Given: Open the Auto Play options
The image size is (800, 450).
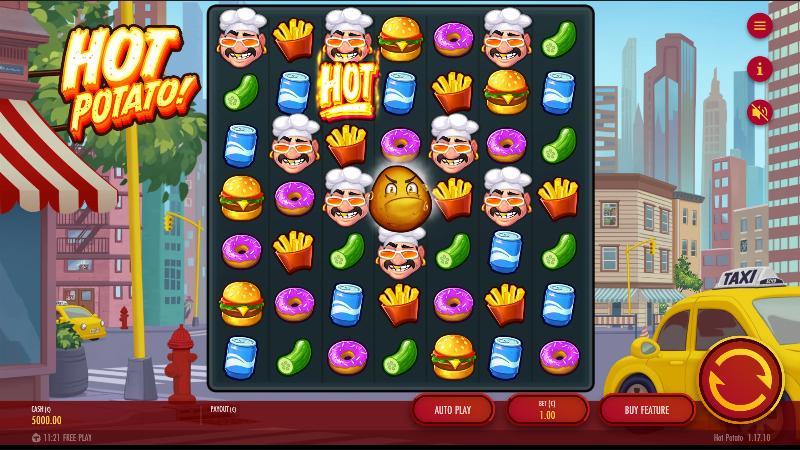Looking at the screenshot, I should click(x=452, y=409).
